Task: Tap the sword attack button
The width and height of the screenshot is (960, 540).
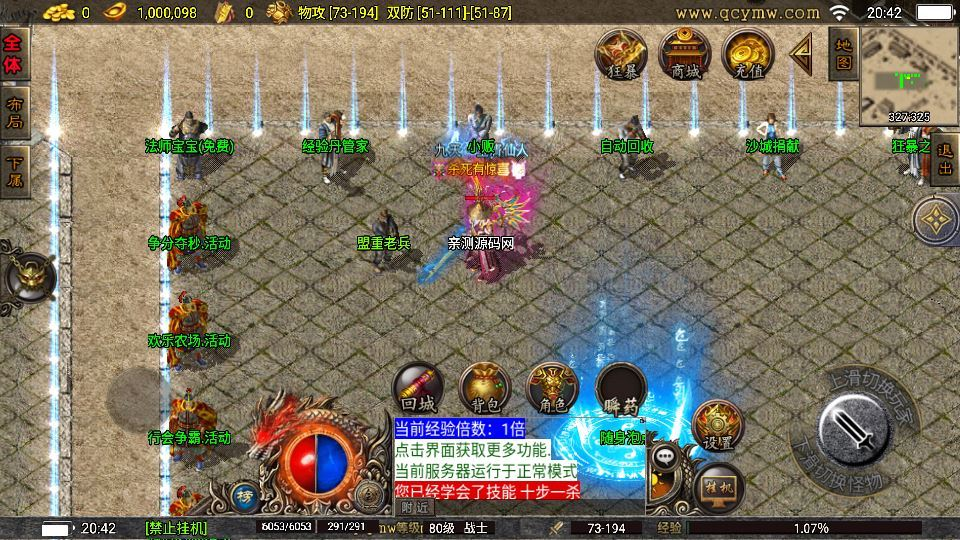Action: (854, 429)
